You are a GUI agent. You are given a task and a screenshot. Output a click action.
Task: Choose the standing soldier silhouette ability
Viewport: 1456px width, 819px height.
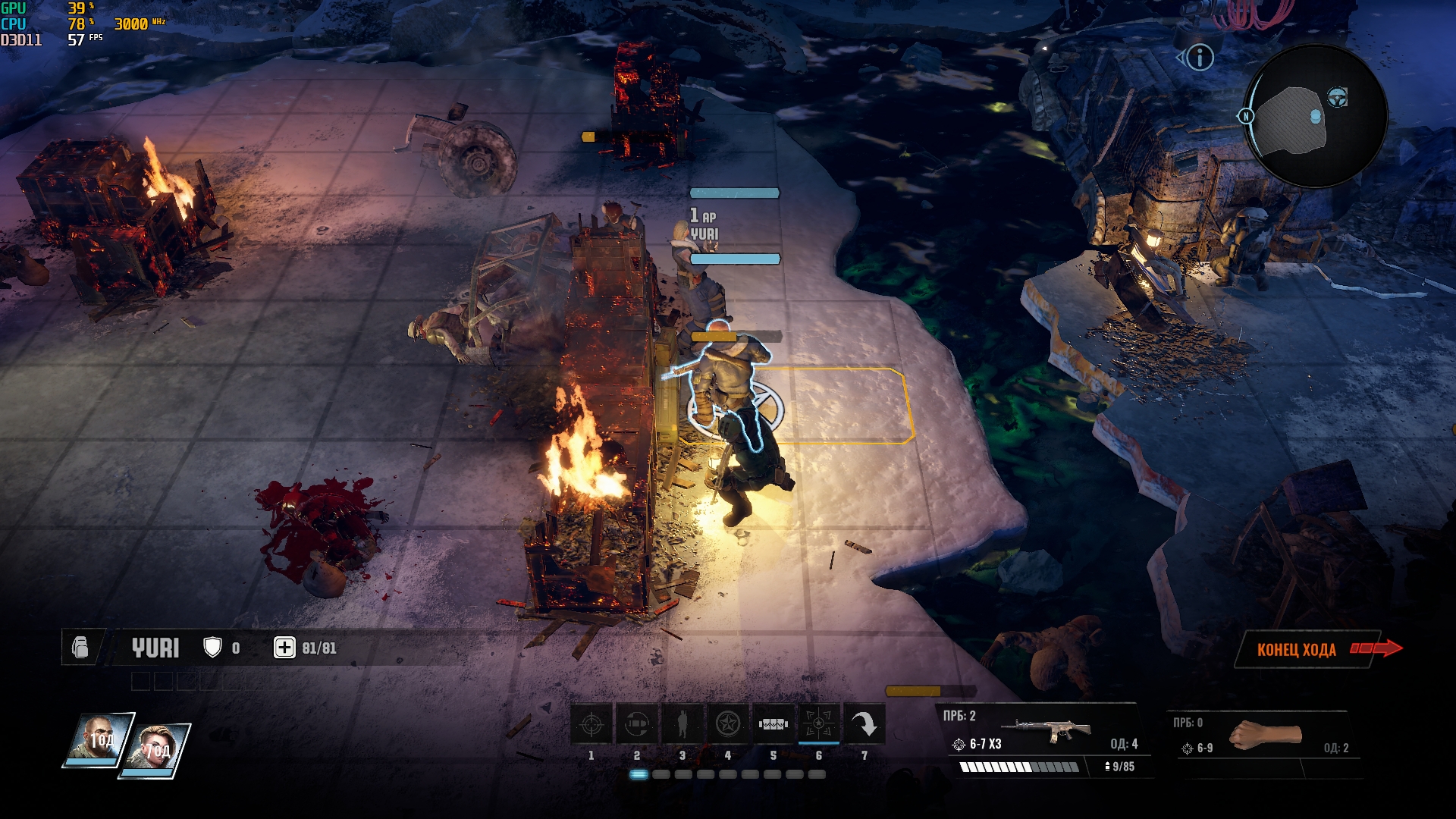tap(682, 725)
